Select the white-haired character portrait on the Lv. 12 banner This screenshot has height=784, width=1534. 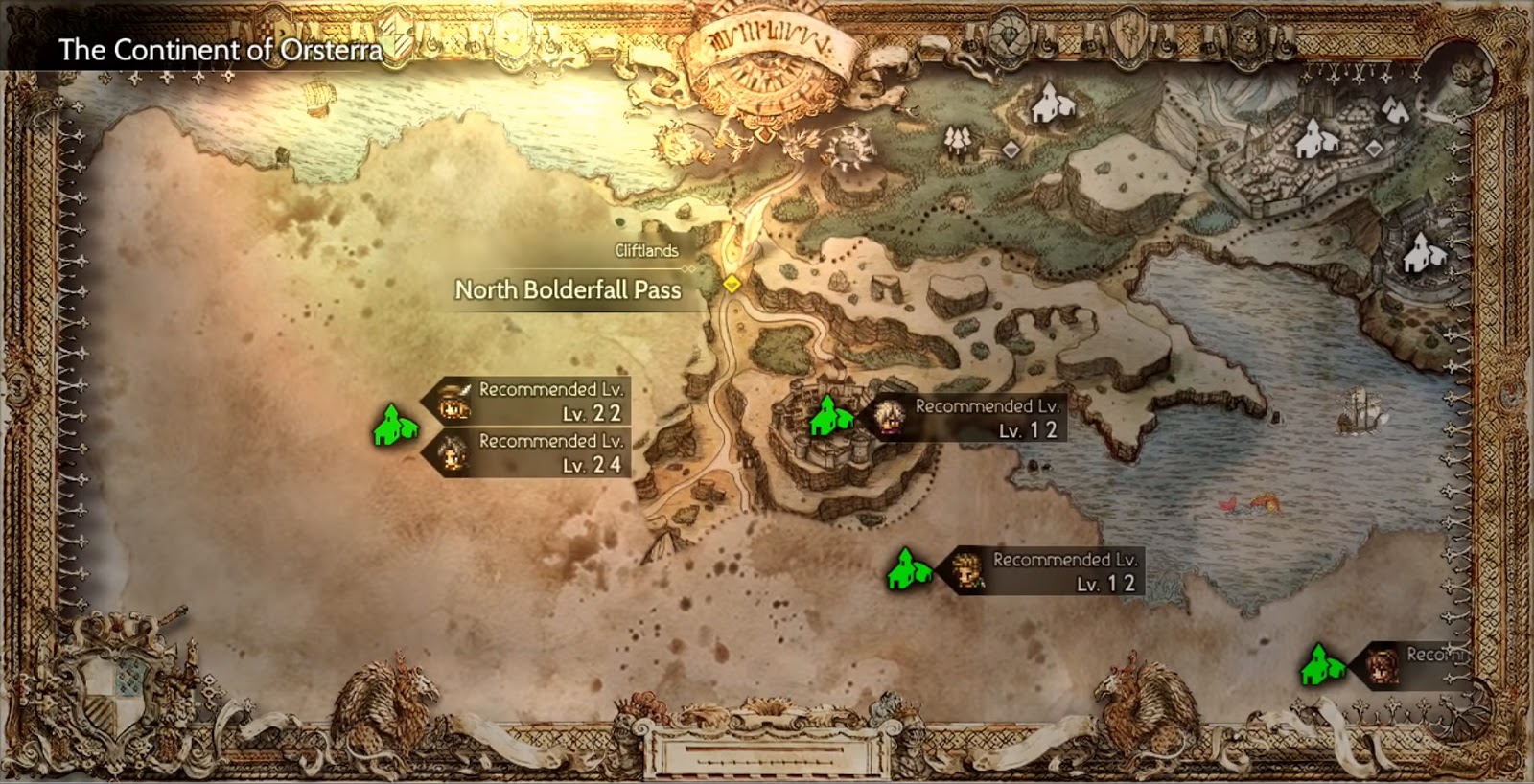888,418
